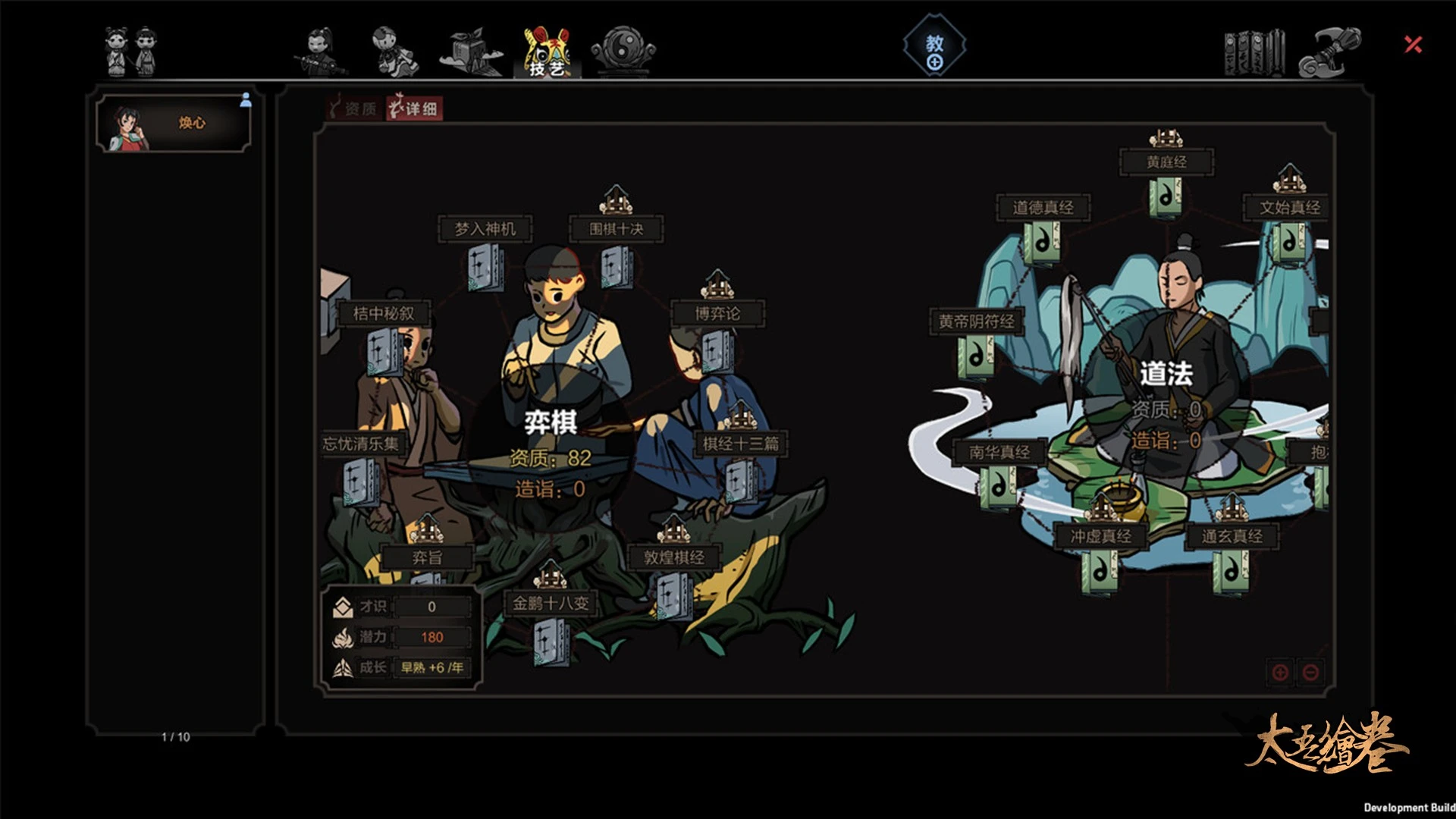This screenshot has width=1456, height=819.
Task: Select the 桔中秘叙 book
Action: point(384,352)
